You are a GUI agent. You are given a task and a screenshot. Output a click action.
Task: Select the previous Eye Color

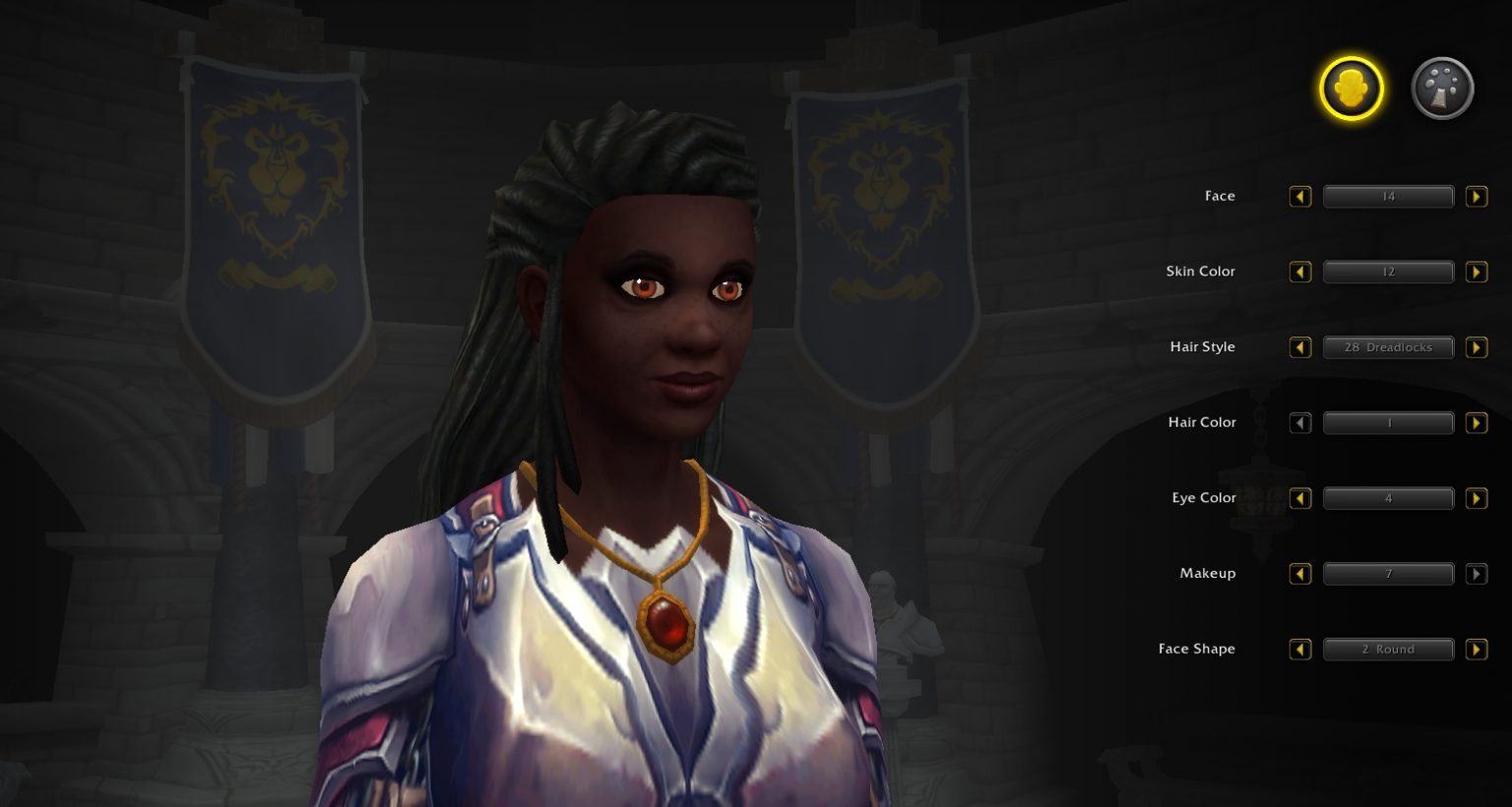1300,498
